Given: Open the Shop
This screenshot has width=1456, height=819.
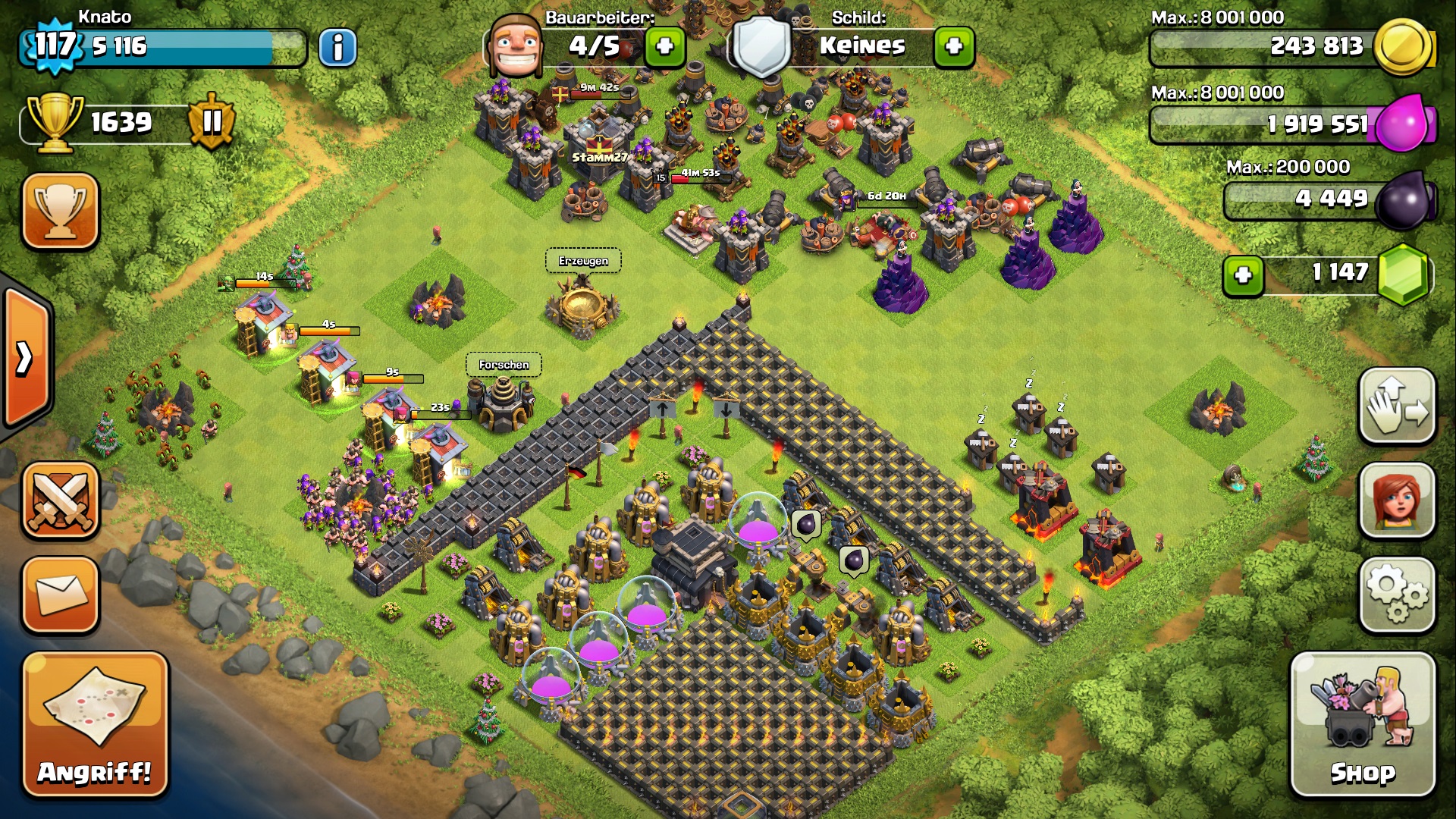Looking at the screenshot, I should (1362, 724).
